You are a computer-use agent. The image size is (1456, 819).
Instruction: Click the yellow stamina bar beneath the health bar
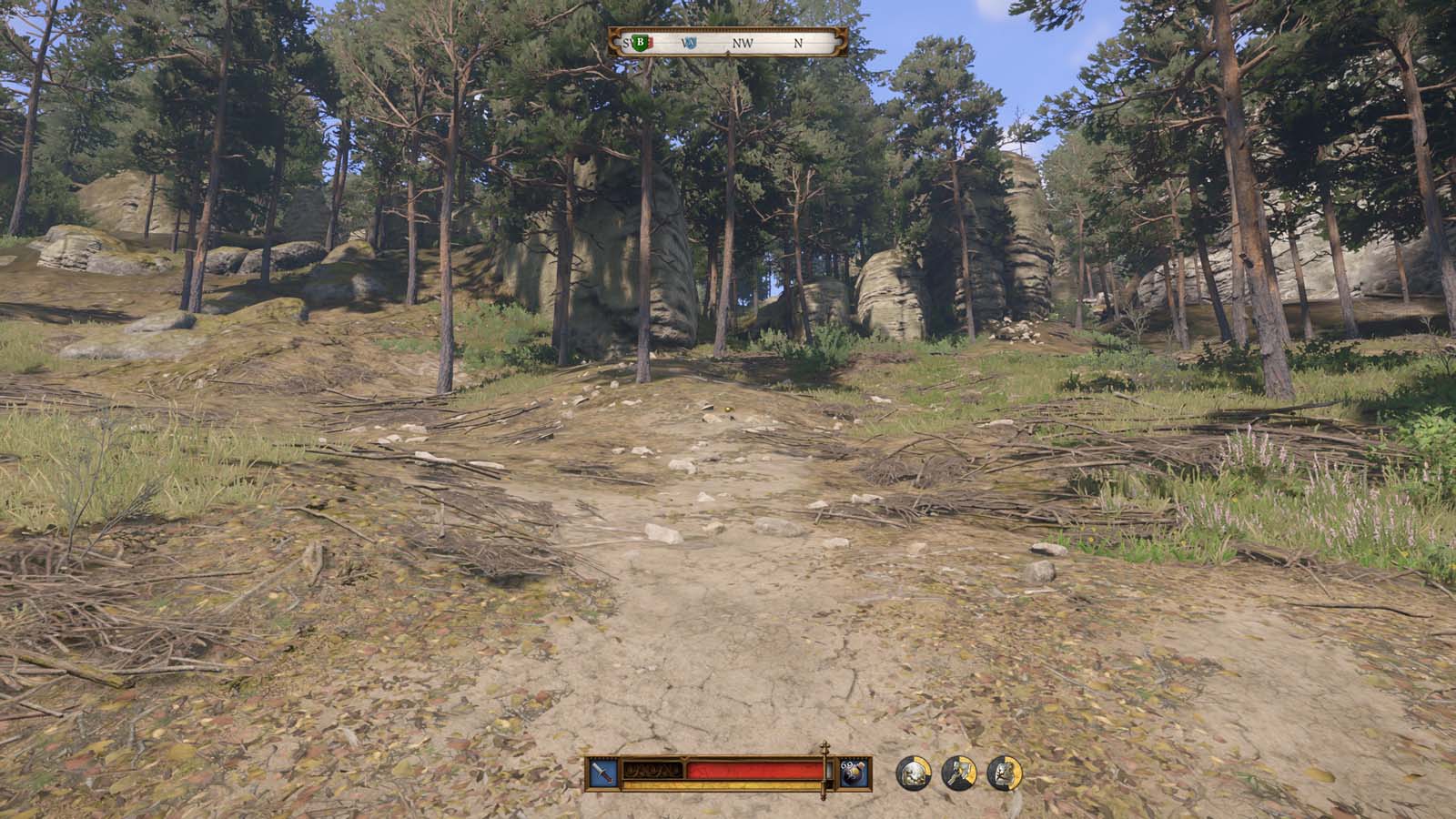[x=719, y=784]
